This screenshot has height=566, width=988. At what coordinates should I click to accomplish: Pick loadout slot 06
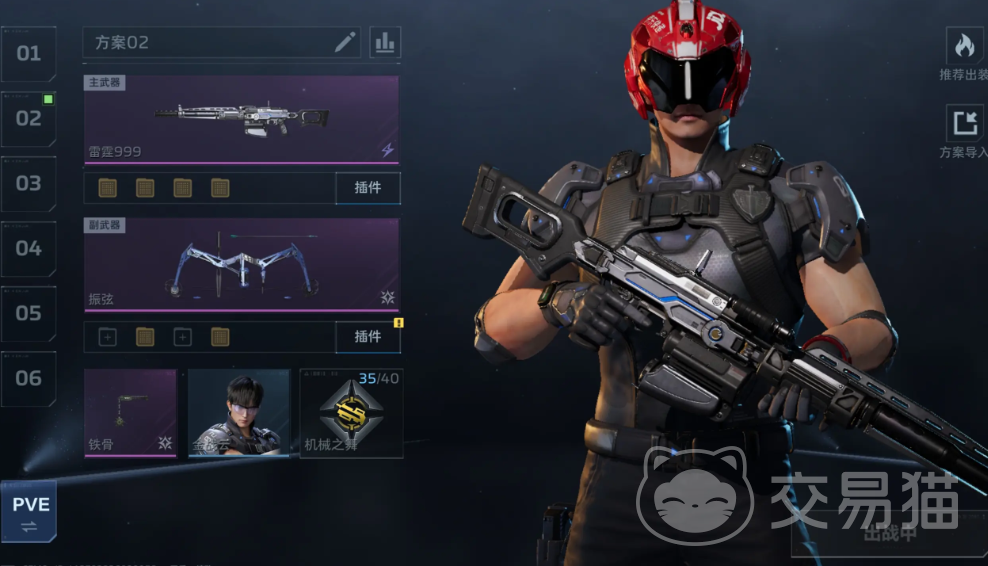pyautogui.click(x=28, y=378)
